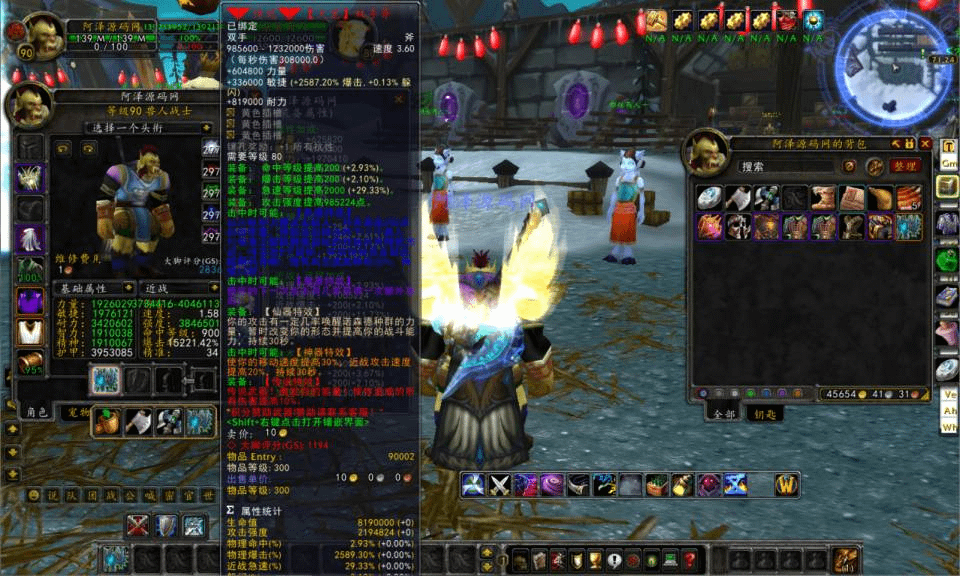Sort the bag with 整理 button
This screenshot has height=576, width=960.
[904, 166]
